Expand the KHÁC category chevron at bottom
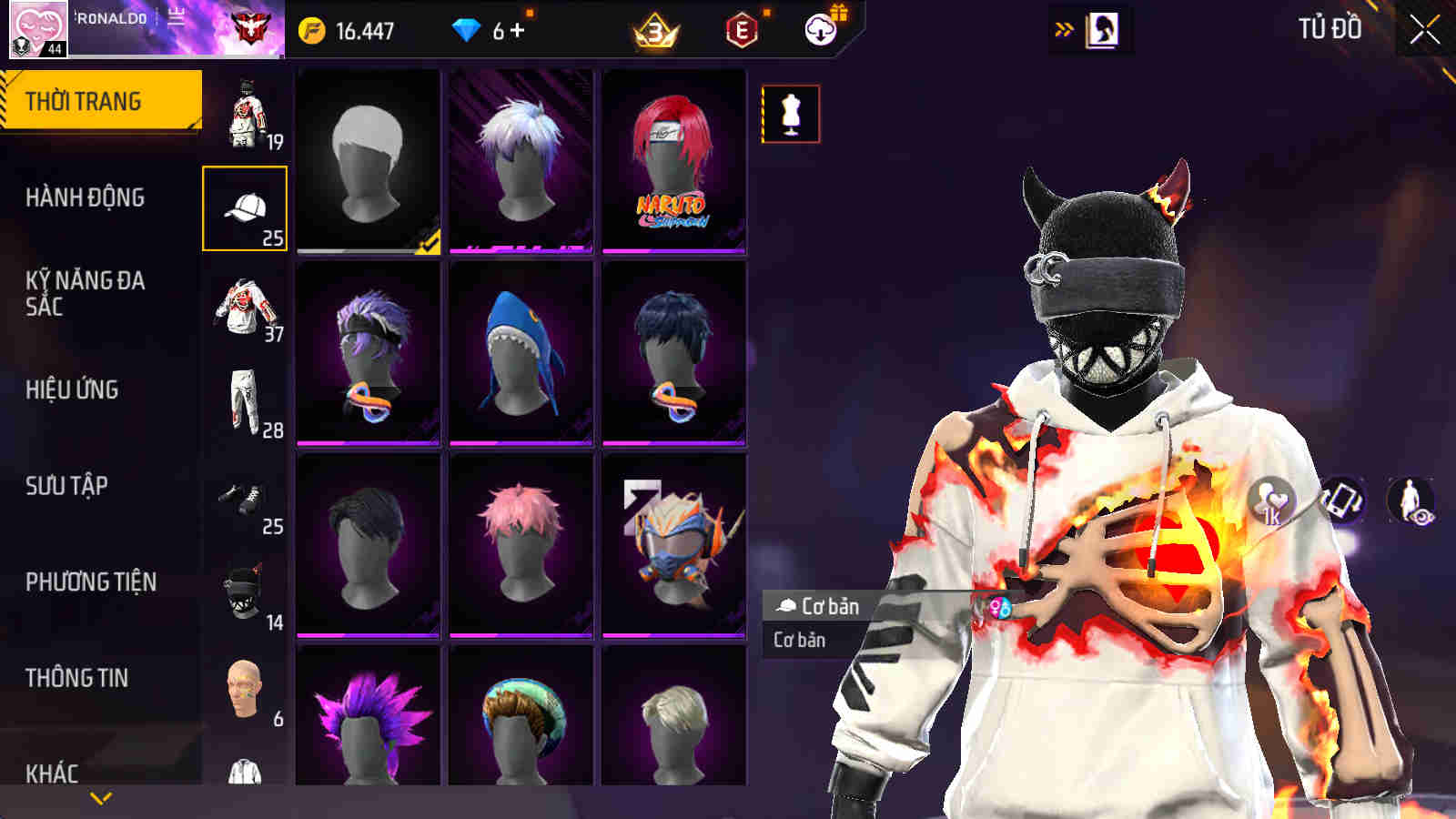Image resolution: width=1456 pixels, height=819 pixels. 100,795
